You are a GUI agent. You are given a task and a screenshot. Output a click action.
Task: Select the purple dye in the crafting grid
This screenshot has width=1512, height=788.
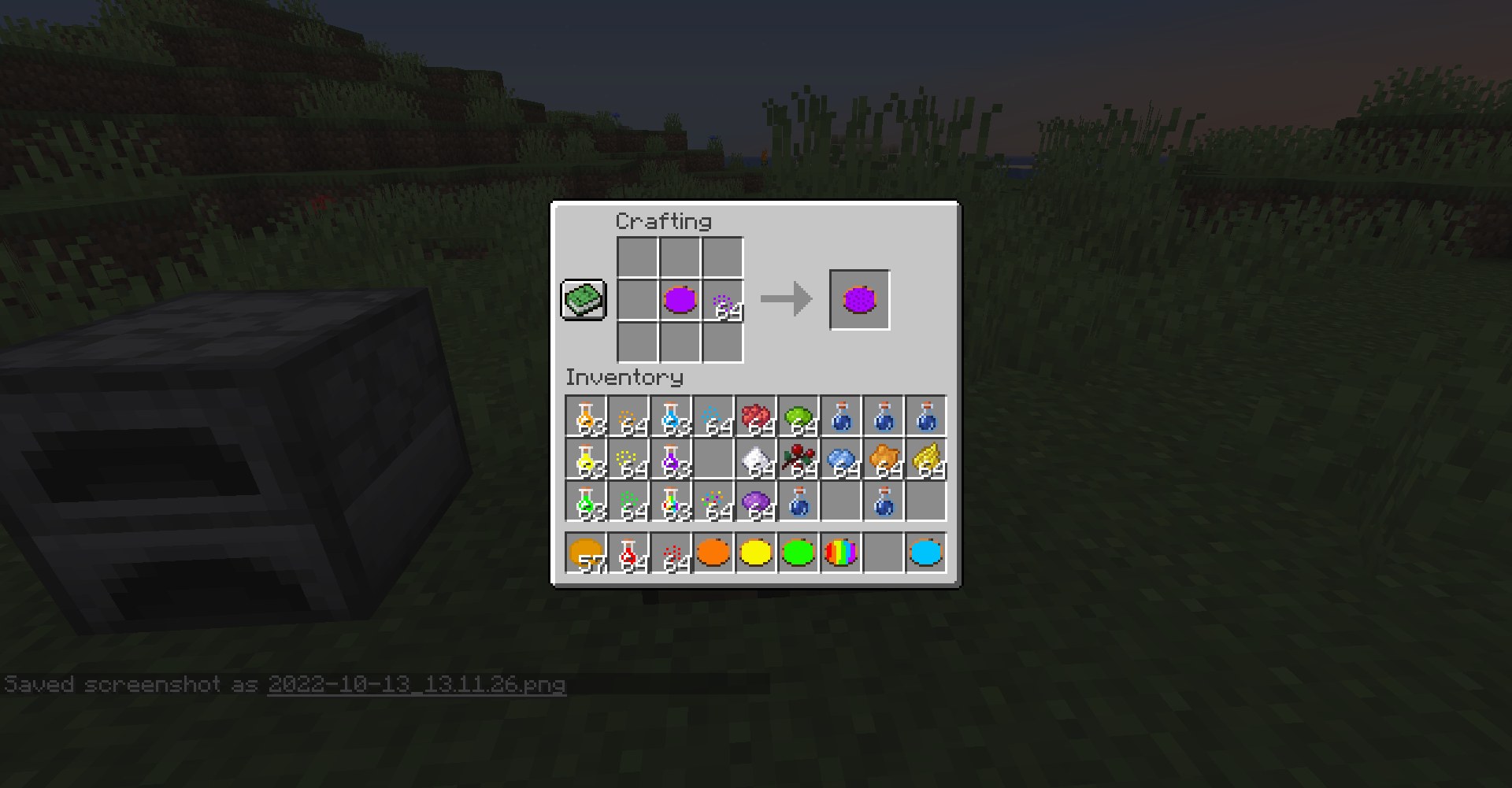(679, 299)
